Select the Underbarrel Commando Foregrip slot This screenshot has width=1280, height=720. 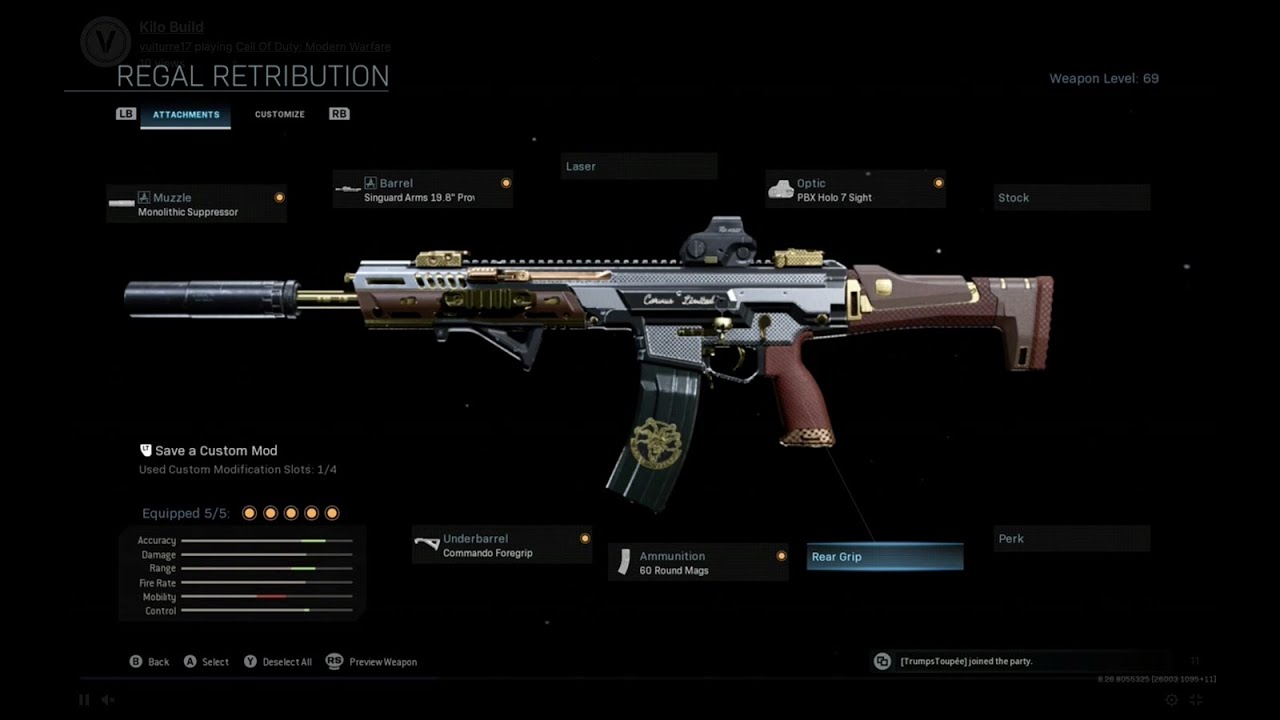tap(502, 545)
